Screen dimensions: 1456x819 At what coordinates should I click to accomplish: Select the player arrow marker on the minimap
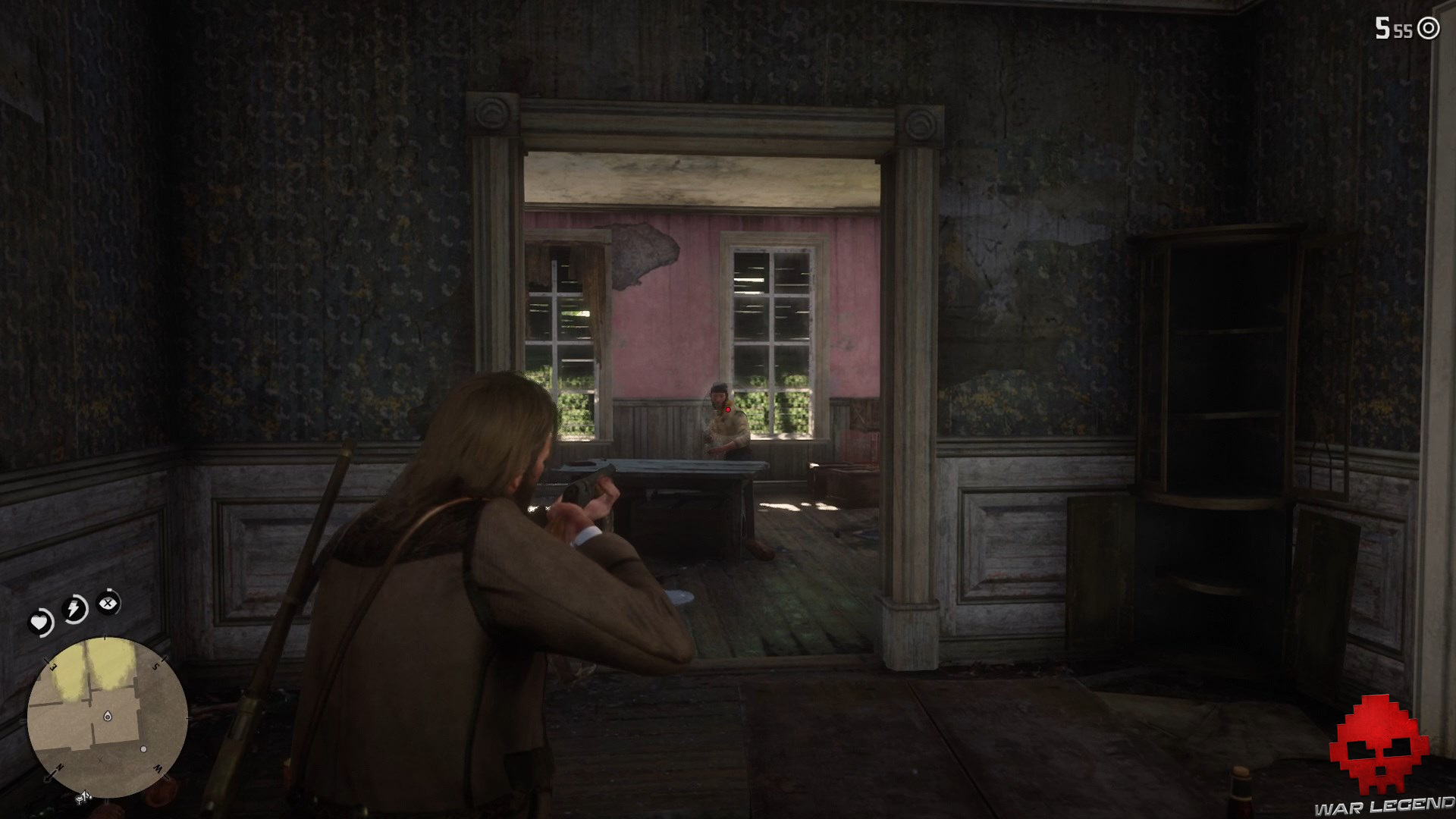pos(108,716)
